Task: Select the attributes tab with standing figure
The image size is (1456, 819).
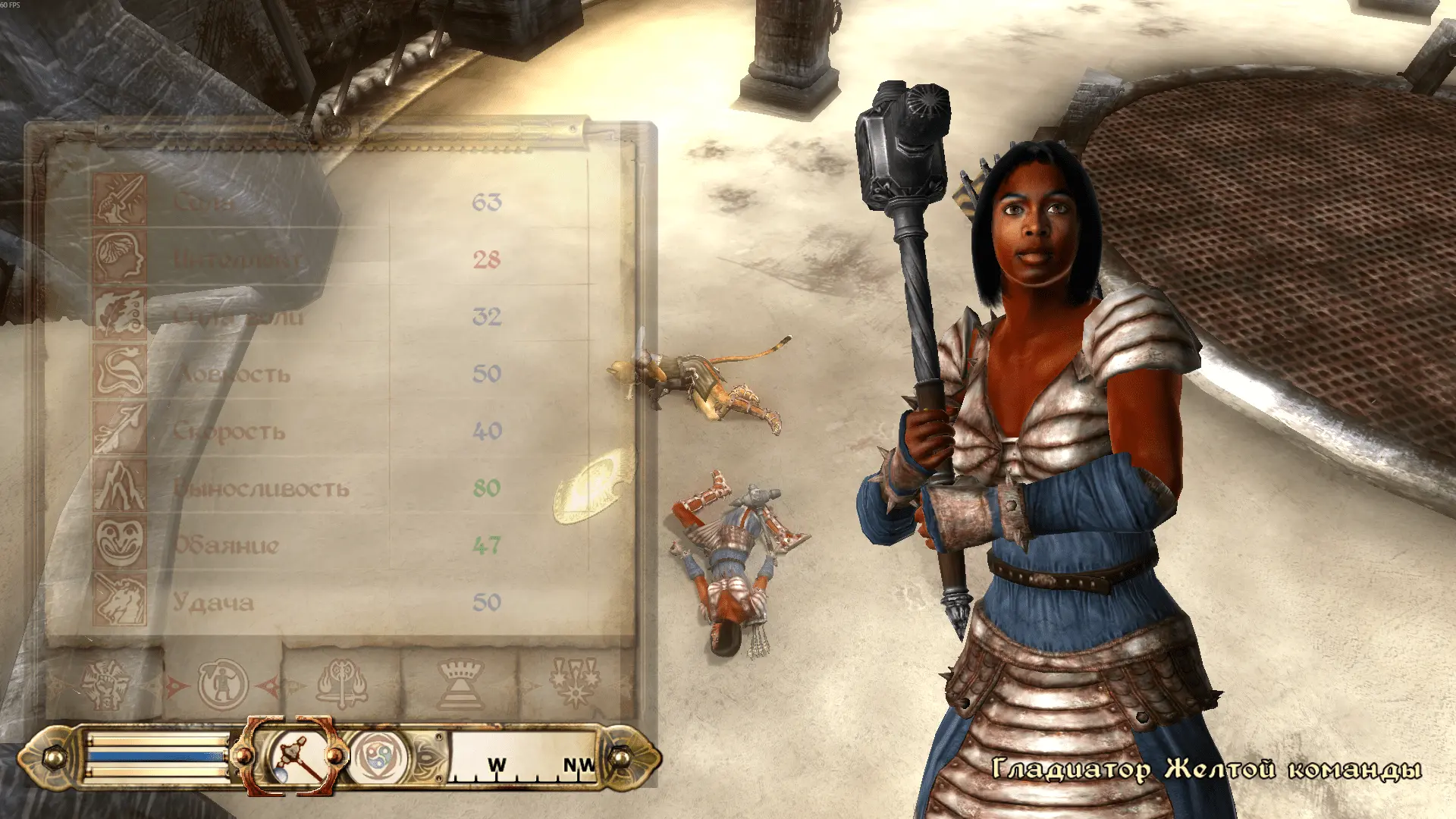Action: 223,684
